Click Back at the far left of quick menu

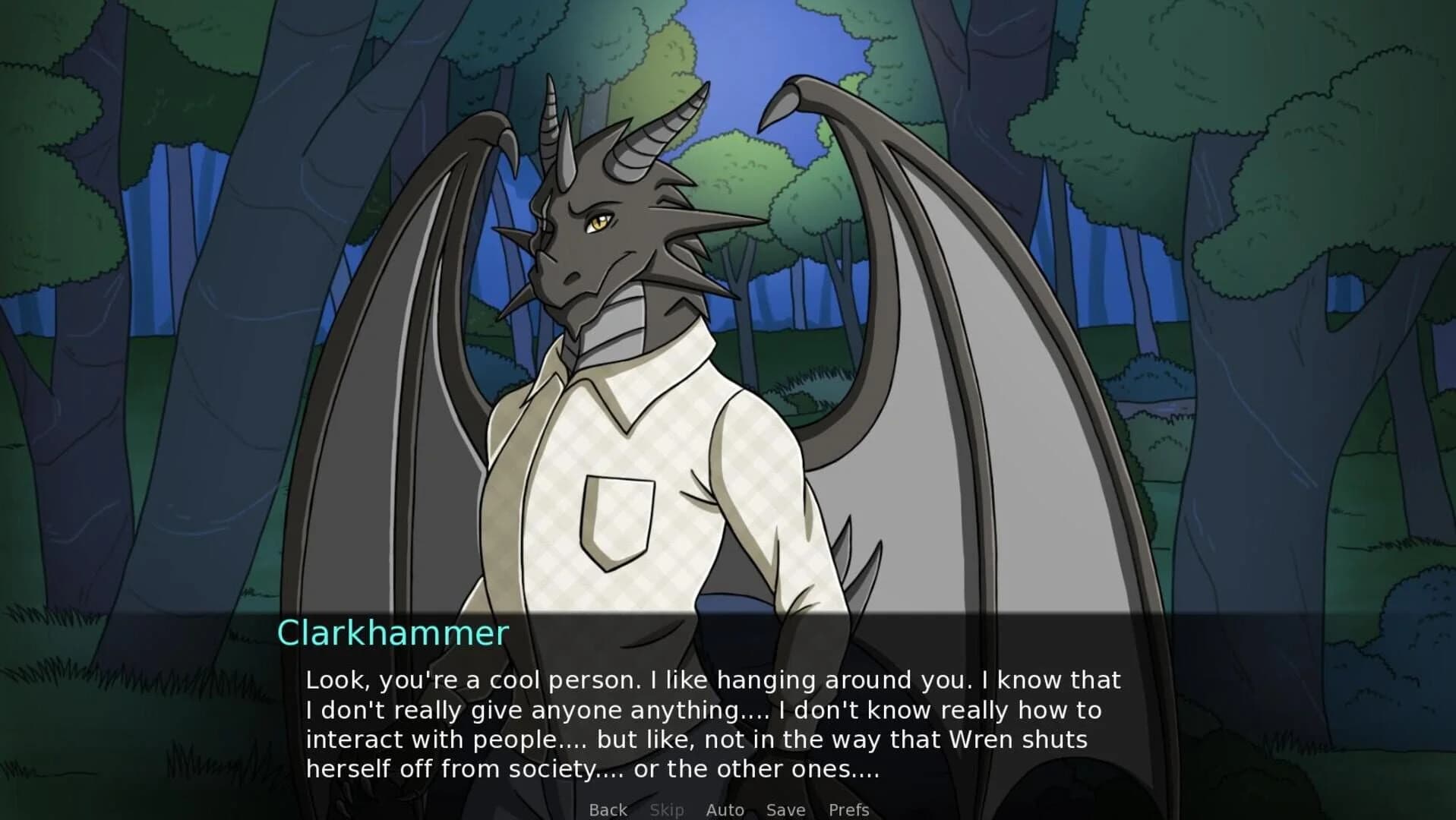click(607, 809)
